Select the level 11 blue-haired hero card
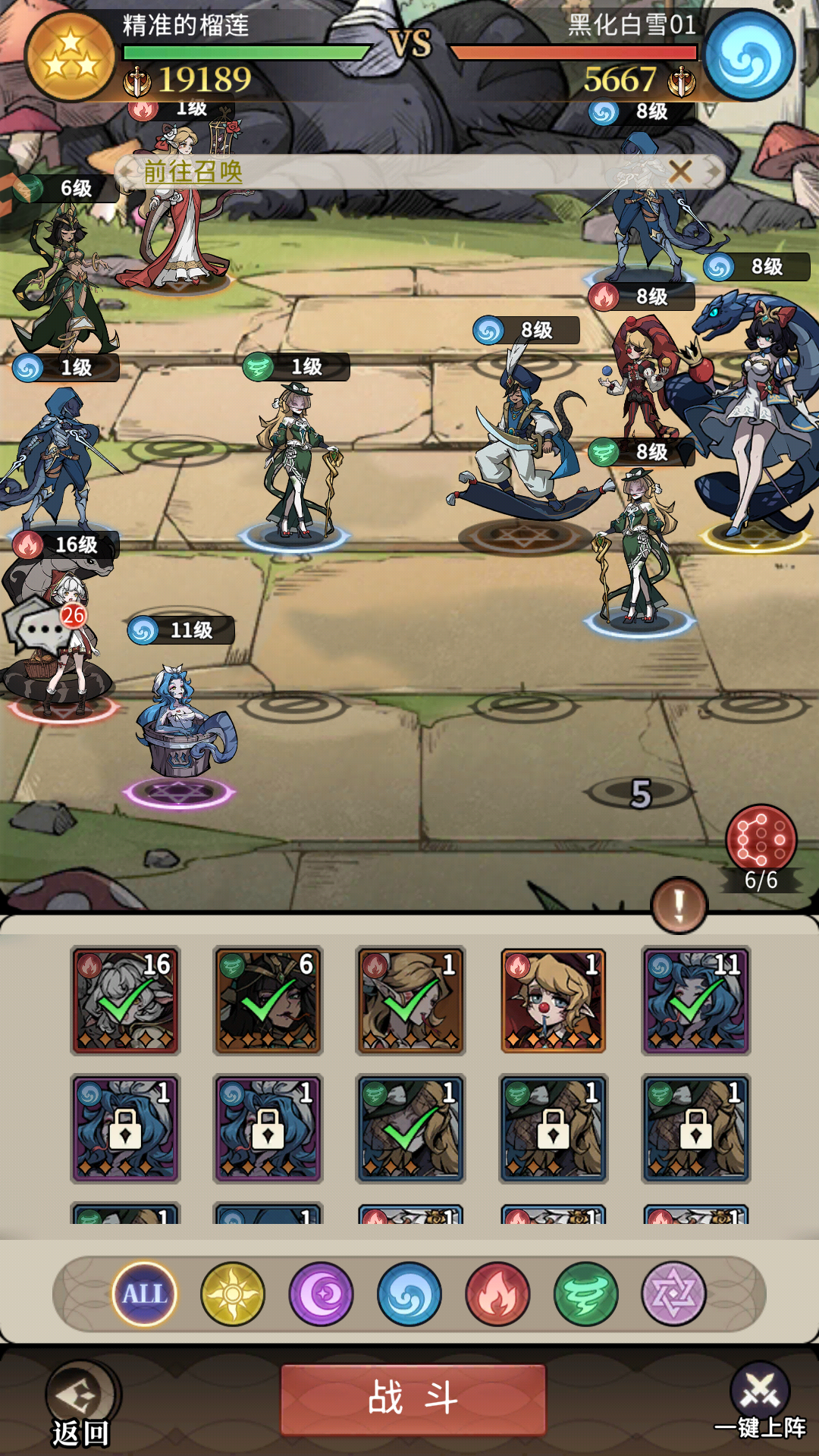The height and width of the screenshot is (1456, 819). (696, 1000)
